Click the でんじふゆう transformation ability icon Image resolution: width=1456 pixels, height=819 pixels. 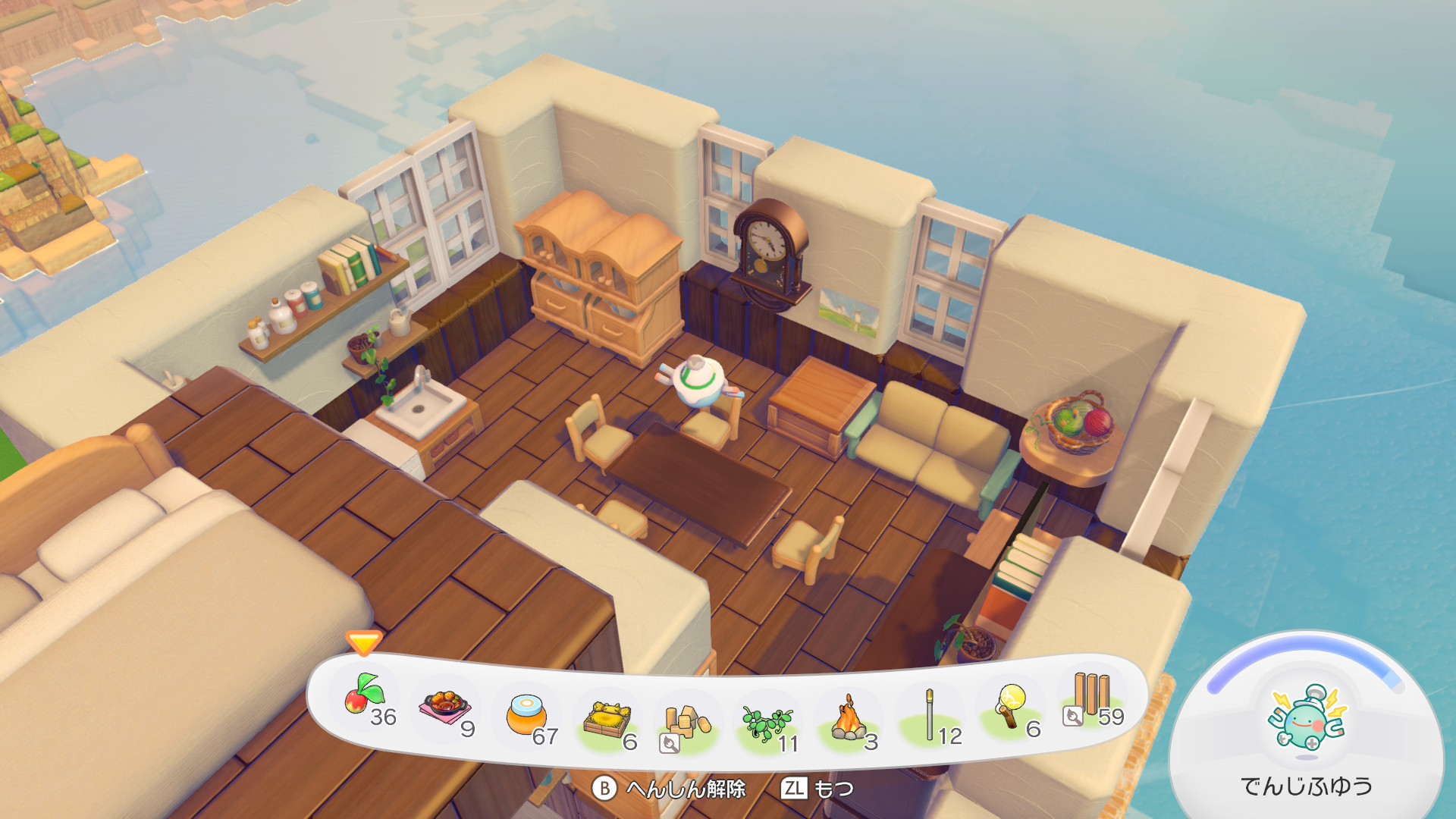pos(1307,720)
